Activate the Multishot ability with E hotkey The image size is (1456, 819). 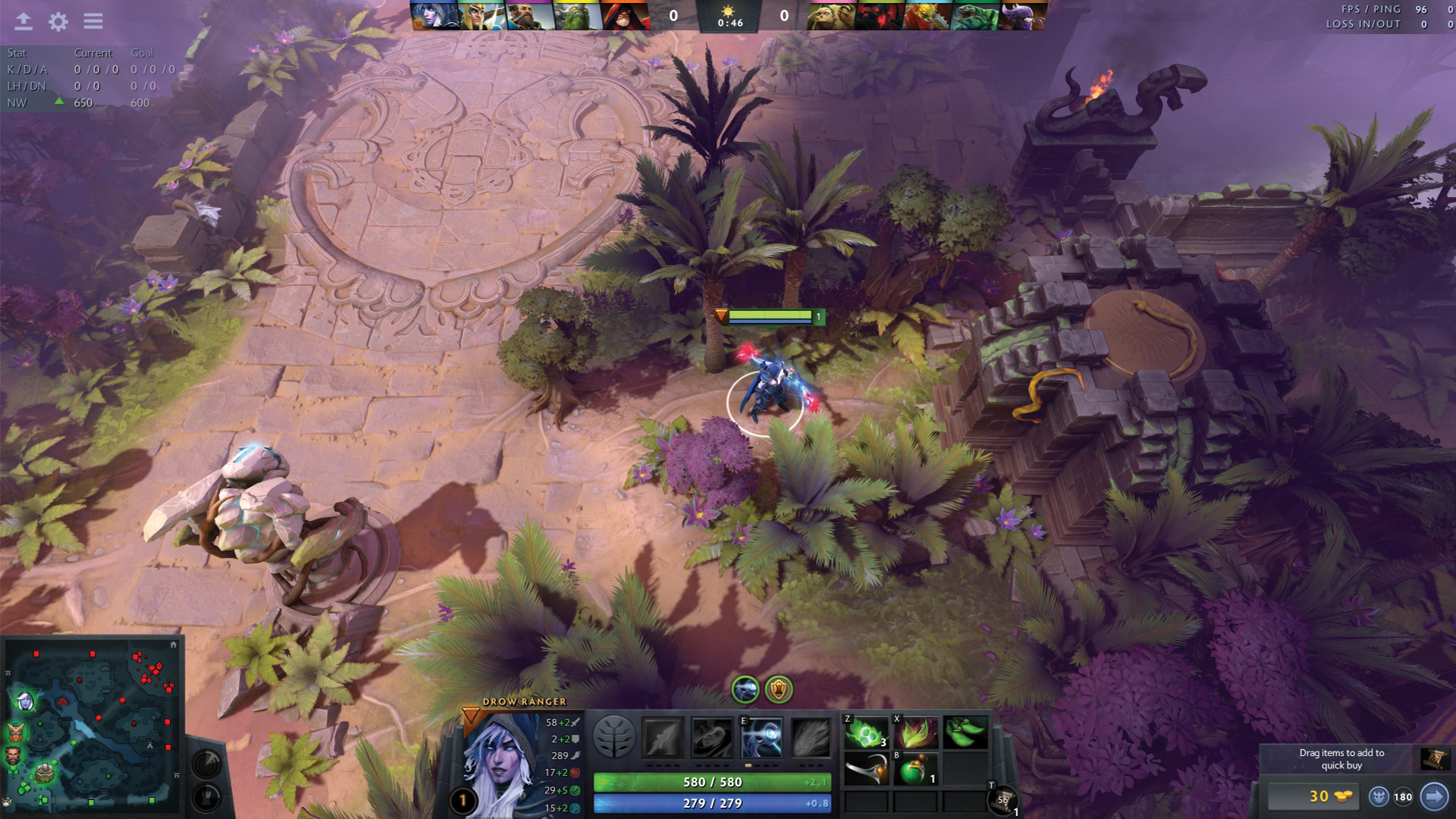point(761,738)
